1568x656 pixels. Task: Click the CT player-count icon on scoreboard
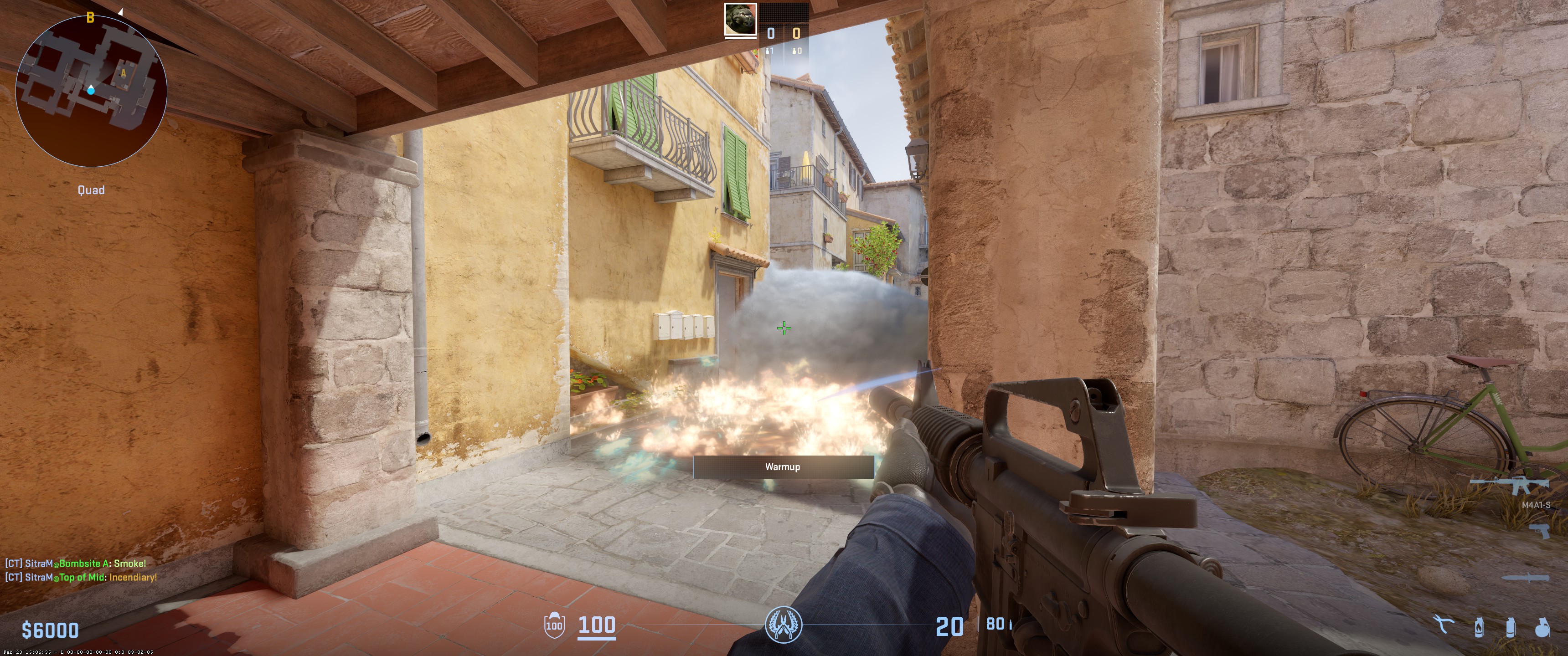[768, 50]
